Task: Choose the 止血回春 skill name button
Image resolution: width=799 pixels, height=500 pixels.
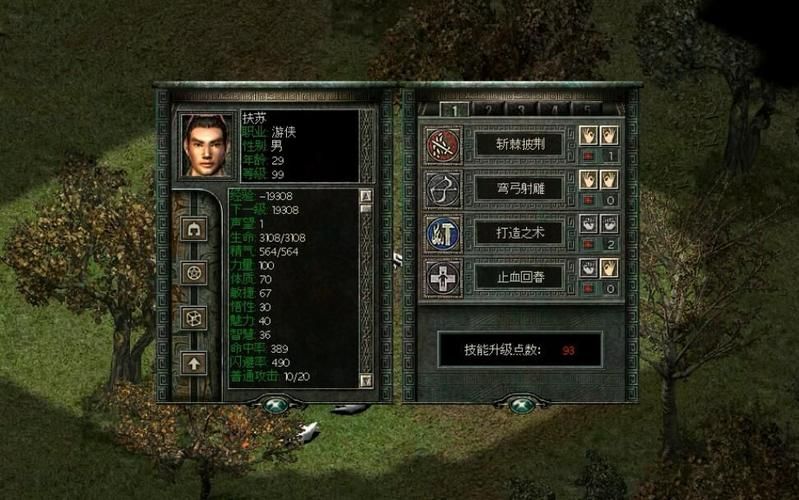Action: point(518,275)
